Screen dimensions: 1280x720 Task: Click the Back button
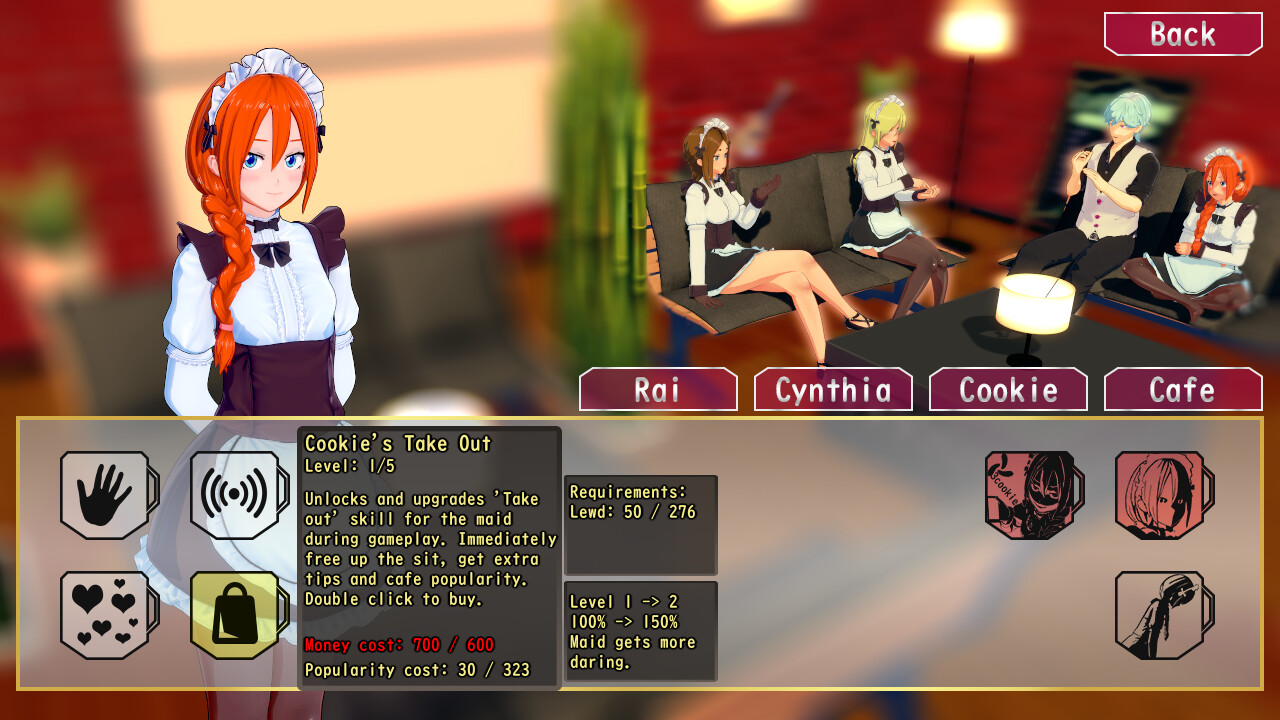point(1183,33)
